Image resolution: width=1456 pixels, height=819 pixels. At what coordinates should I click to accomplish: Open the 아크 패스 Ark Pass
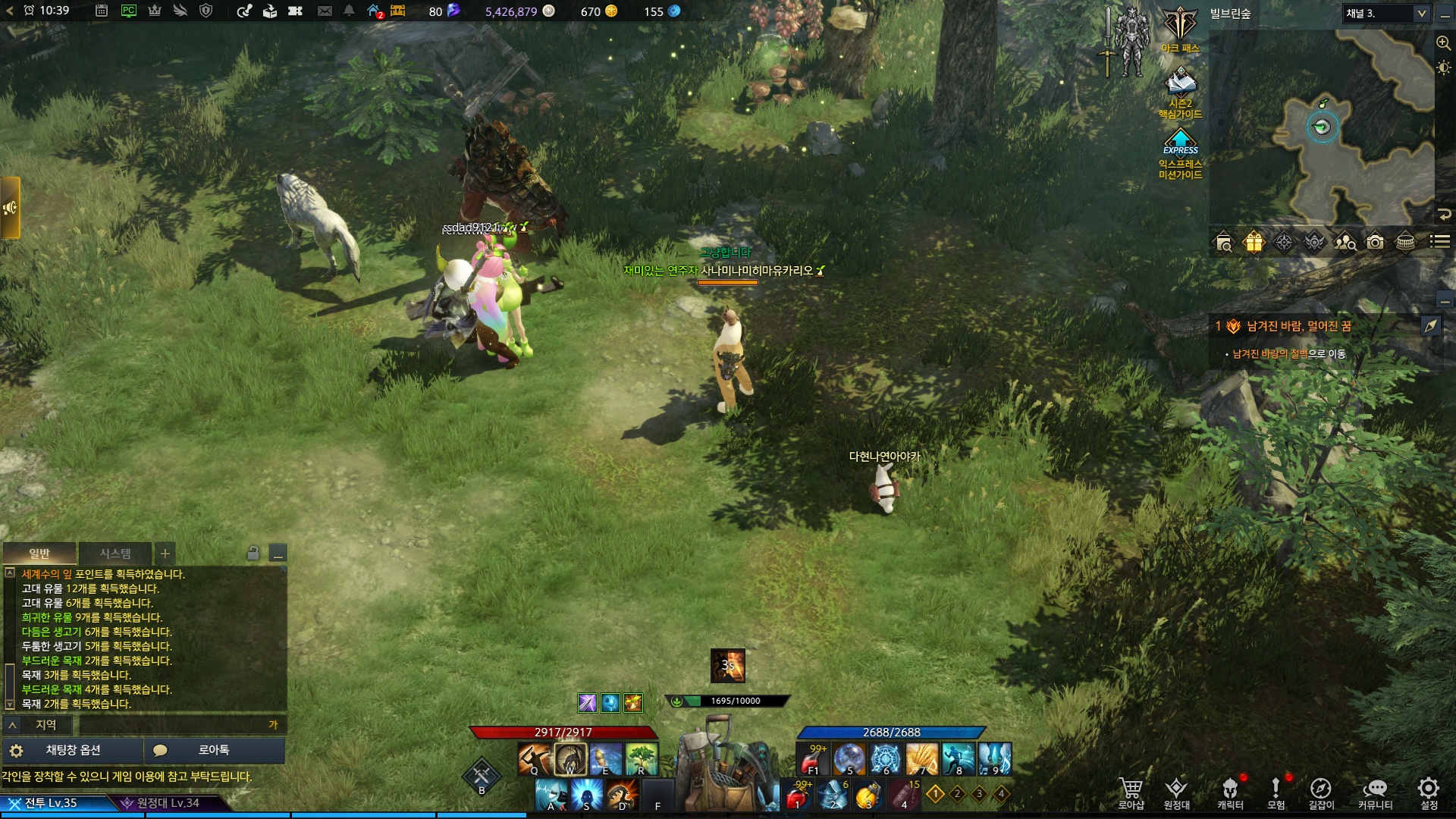click(x=1180, y=30)
